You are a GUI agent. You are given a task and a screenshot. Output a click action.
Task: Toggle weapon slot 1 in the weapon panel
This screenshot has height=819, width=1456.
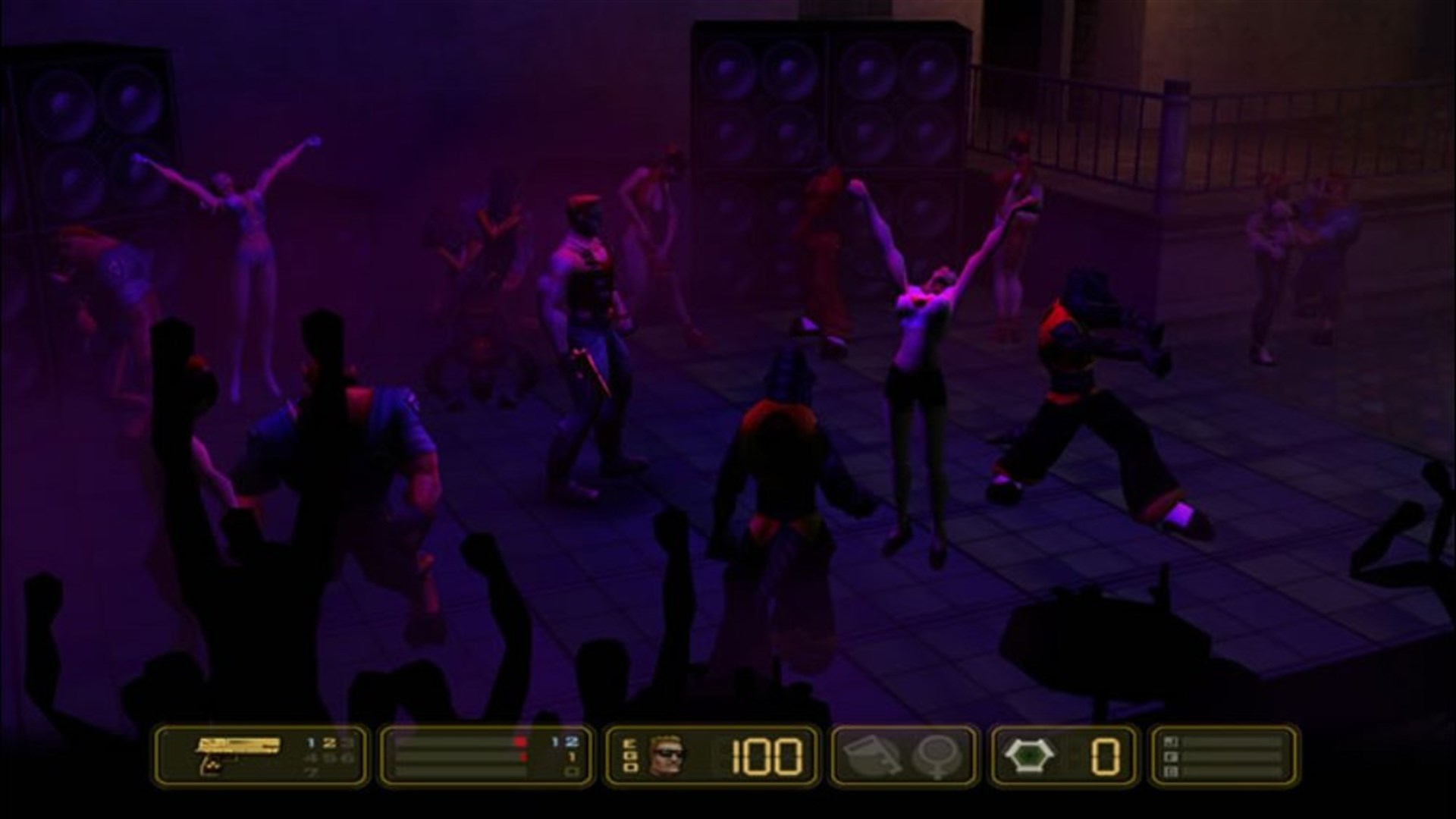point(310,743)
